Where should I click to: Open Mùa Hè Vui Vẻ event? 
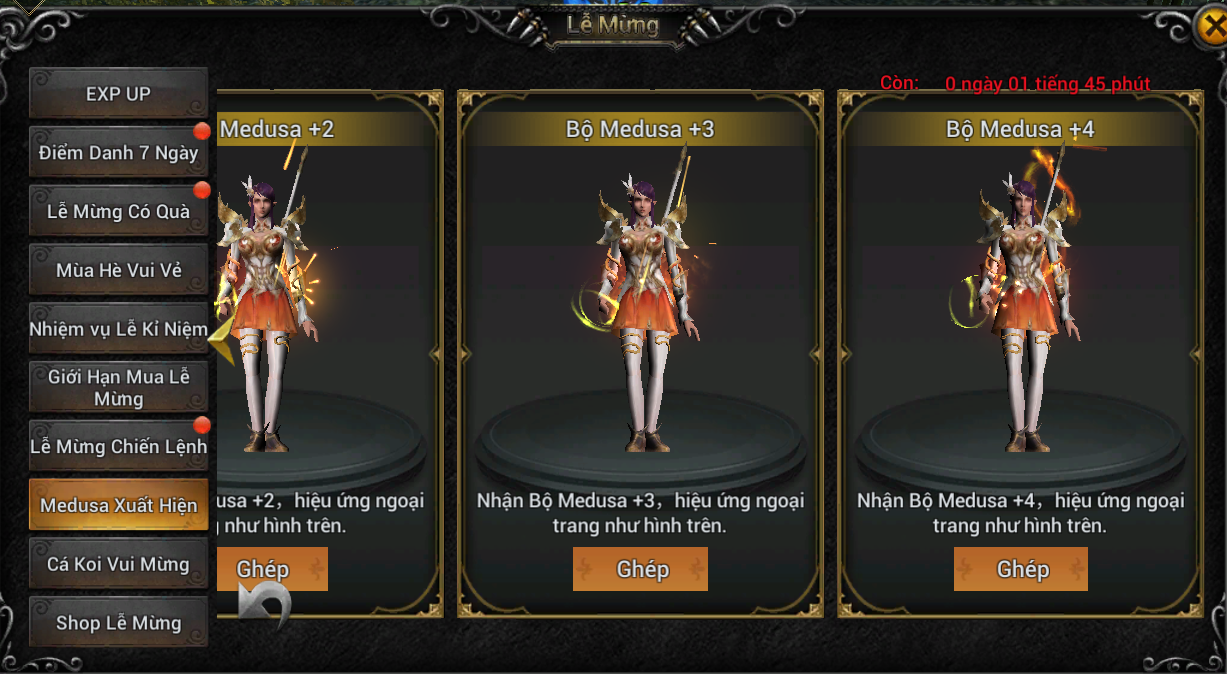118,270
